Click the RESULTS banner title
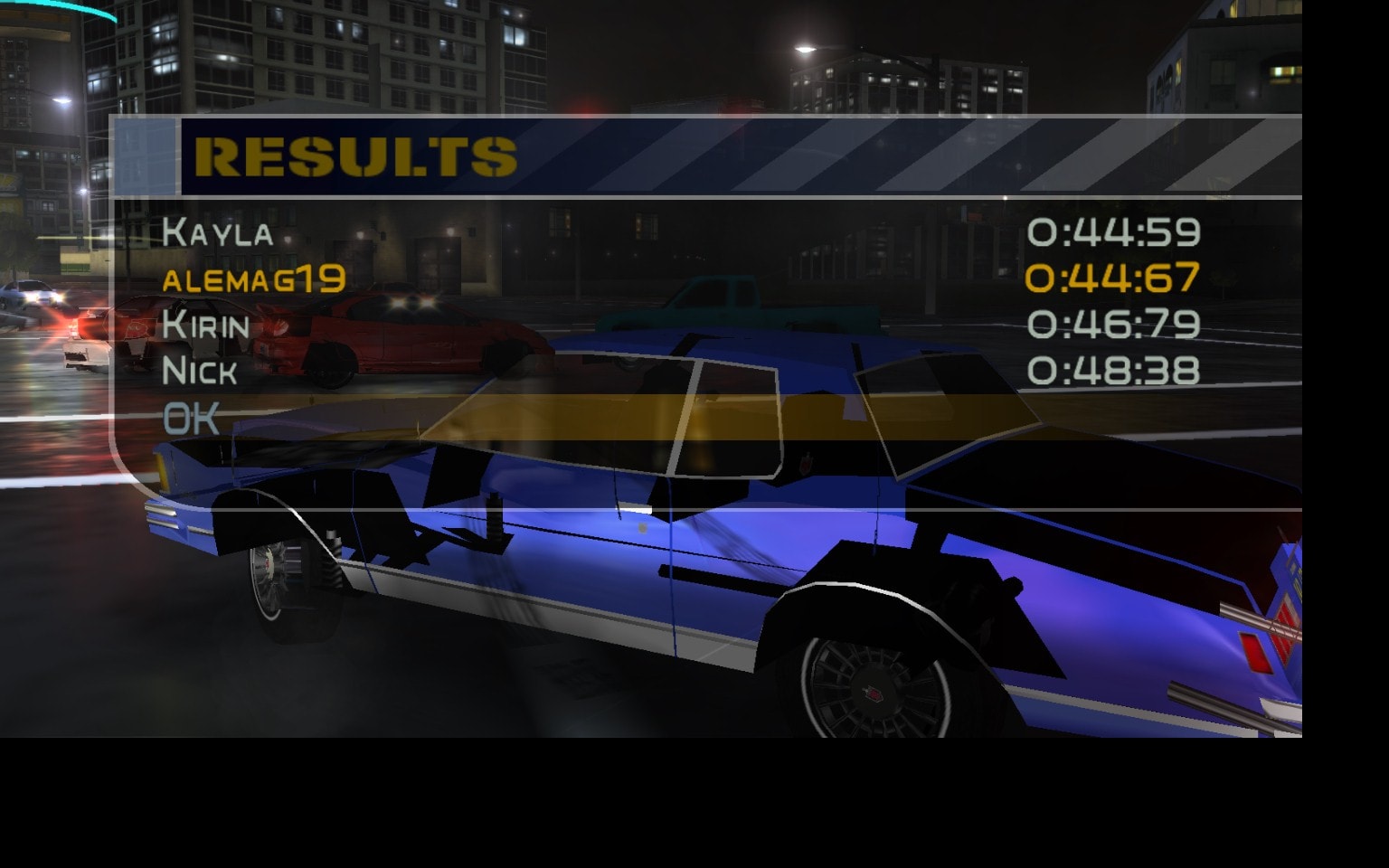1389x868 pixels. [355, 156]
